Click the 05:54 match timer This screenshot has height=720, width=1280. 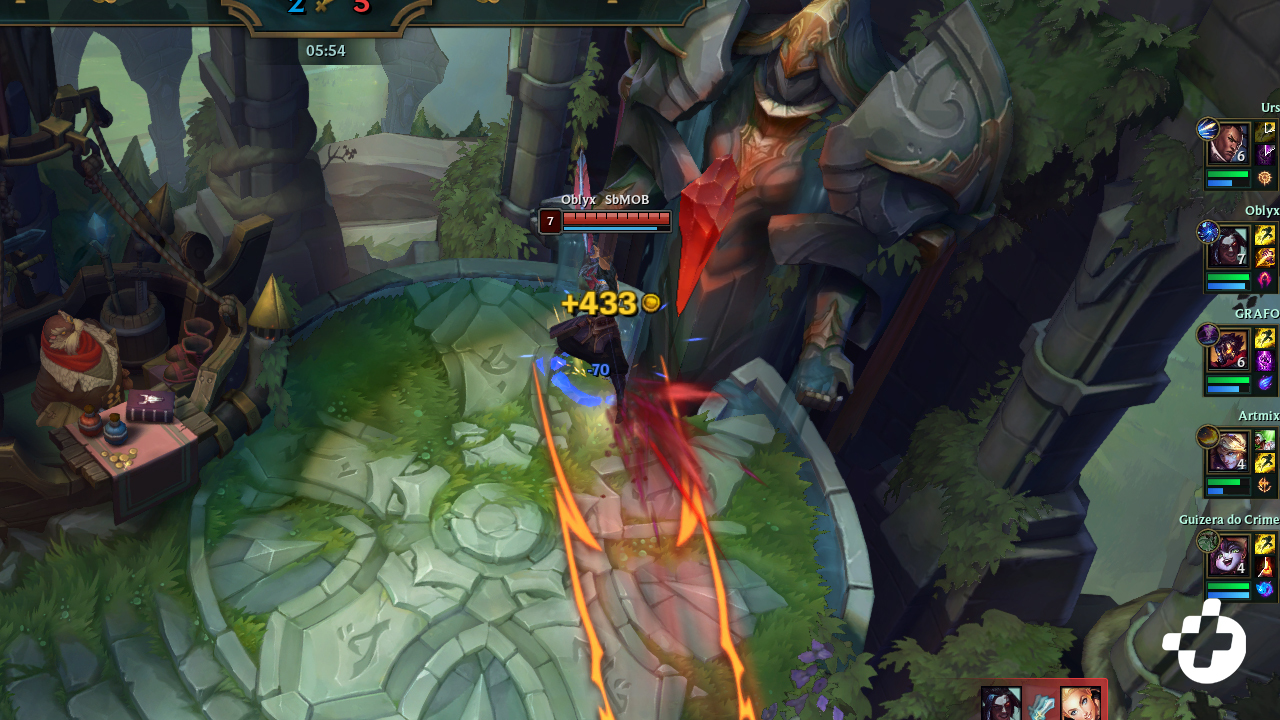326,50
